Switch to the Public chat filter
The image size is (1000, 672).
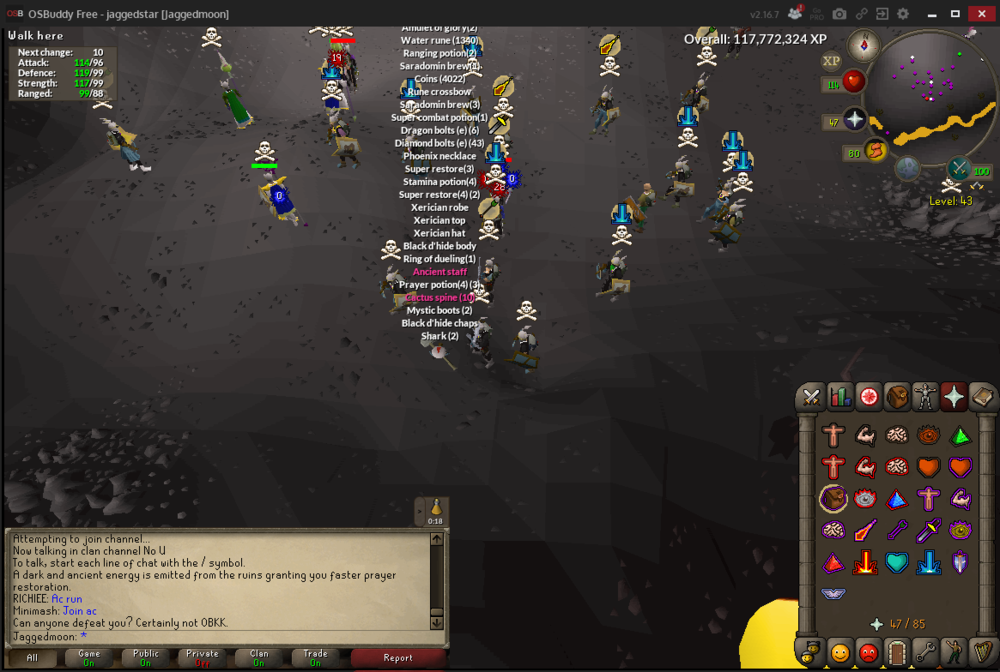(146, 658)
